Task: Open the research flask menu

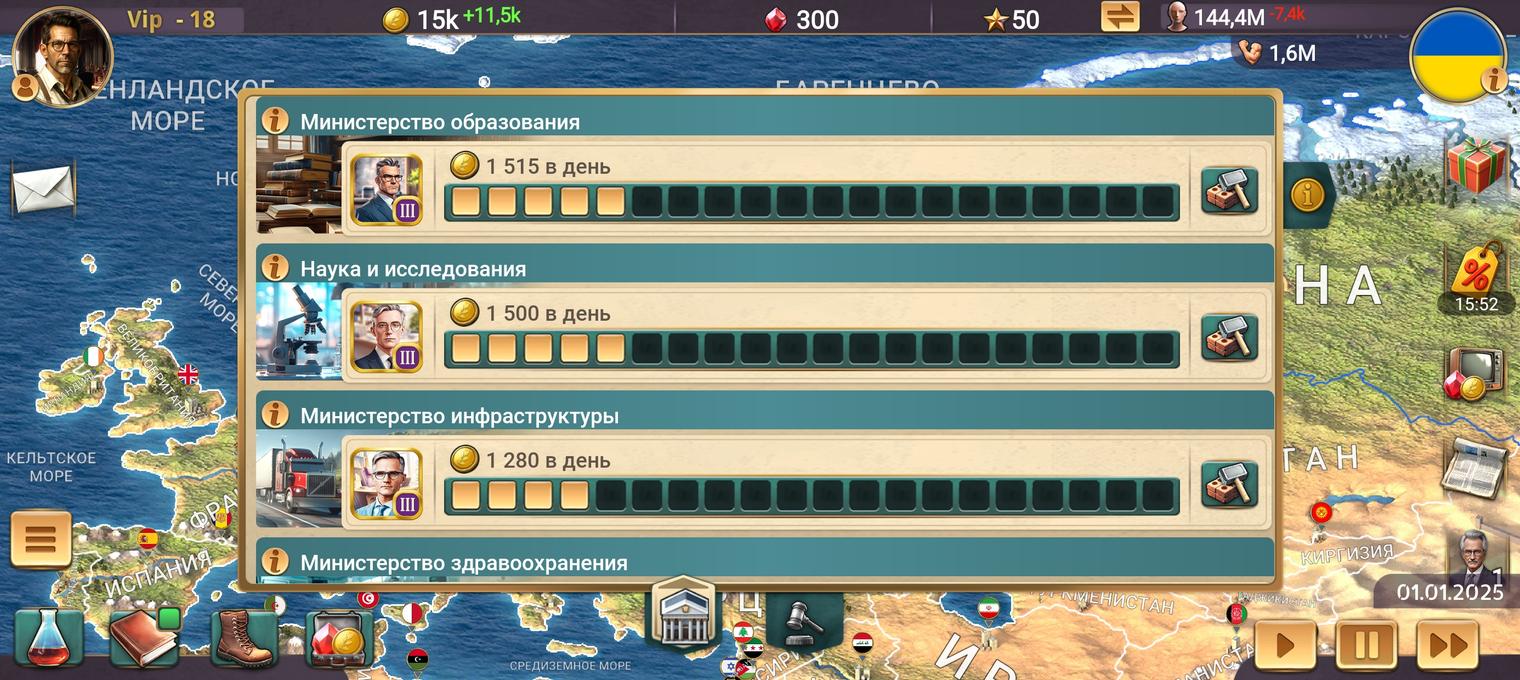Action: click(x=48, y=640)
